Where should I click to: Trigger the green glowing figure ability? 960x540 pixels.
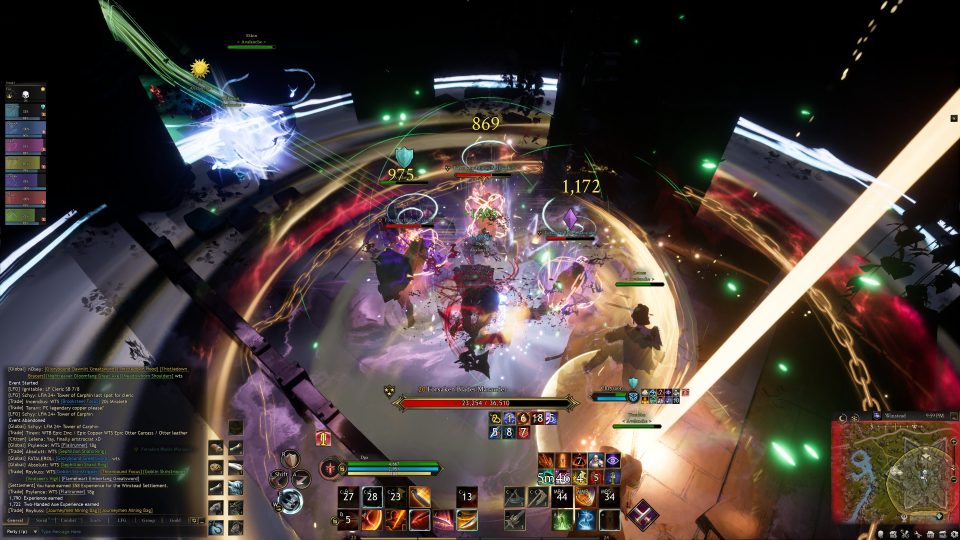(x=562, y=519)
